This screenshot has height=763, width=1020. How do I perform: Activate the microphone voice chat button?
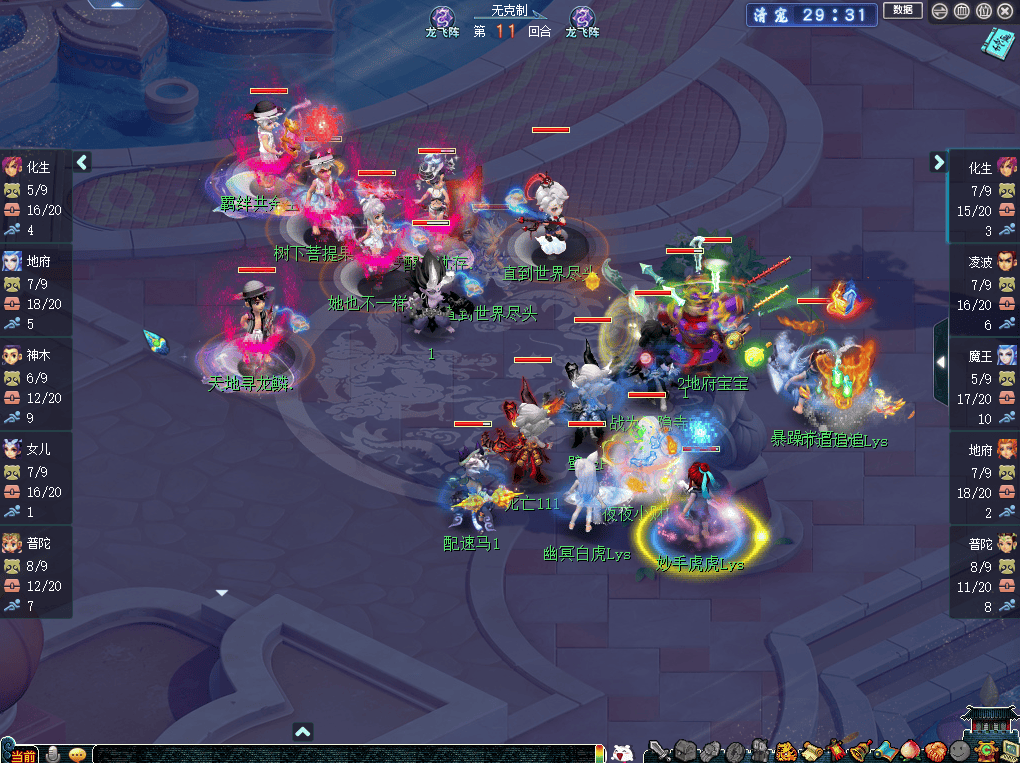(x=52, y=754)
